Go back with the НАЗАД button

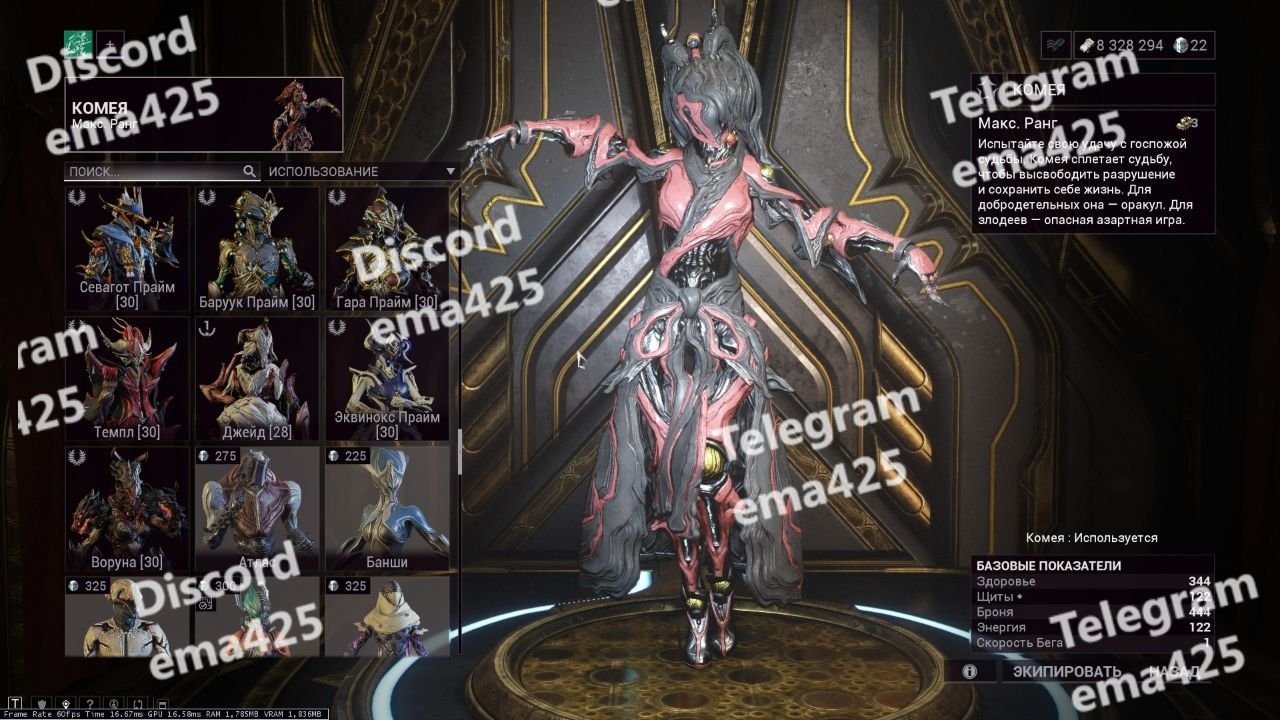click(1174, 672)
